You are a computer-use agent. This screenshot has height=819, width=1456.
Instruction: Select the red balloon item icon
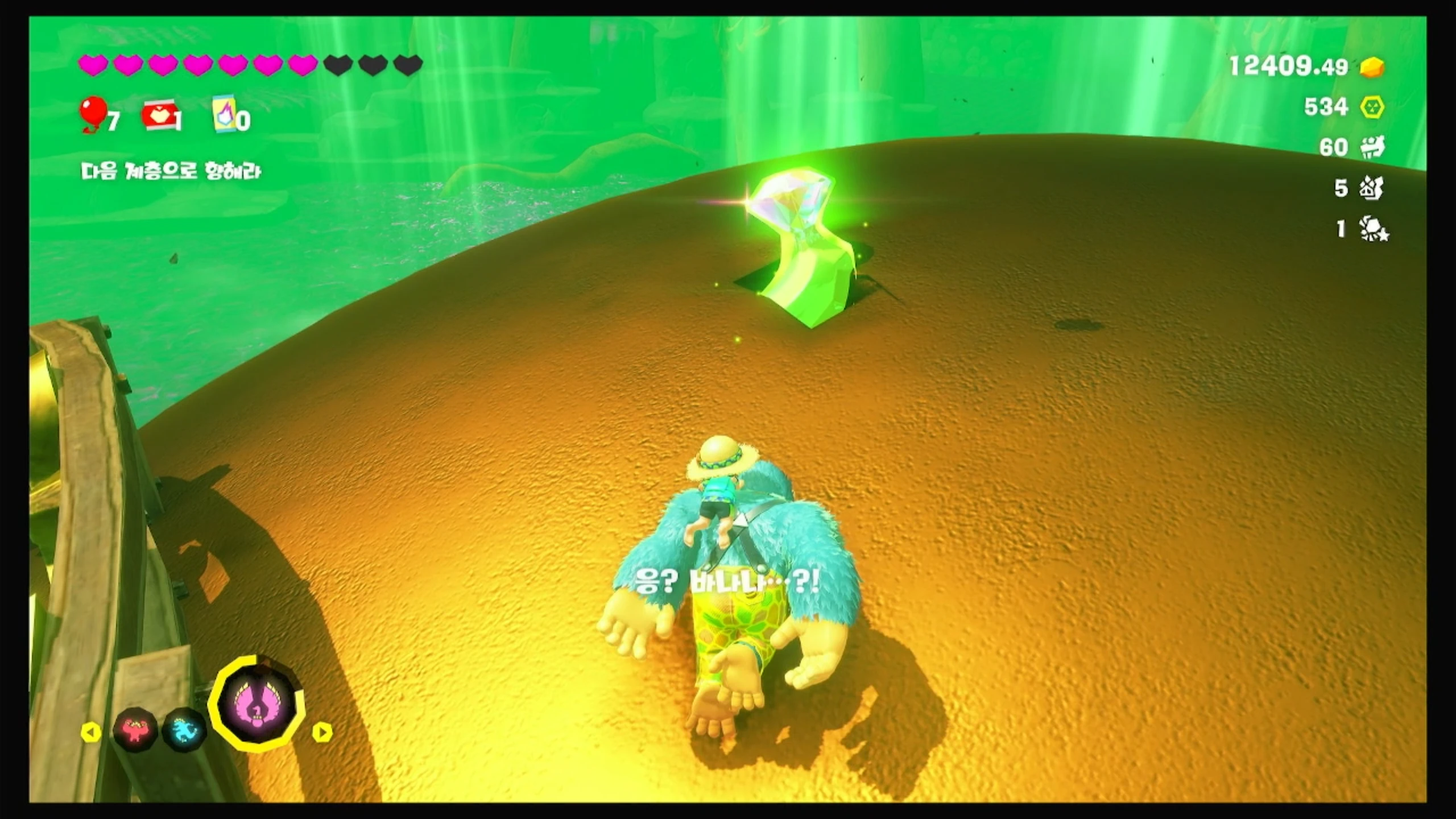[92, 115]
